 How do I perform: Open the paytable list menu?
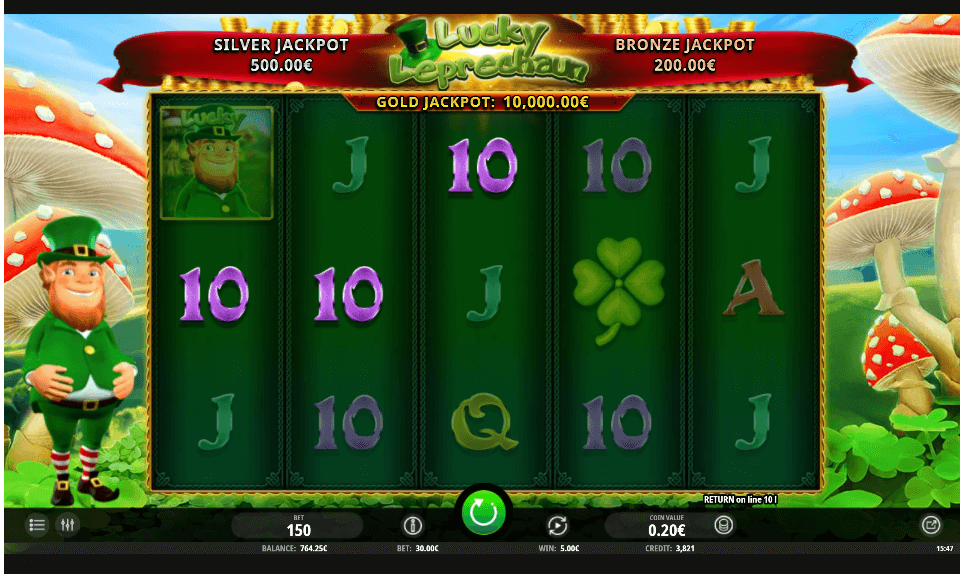pyautogui.click(x=37, y=524)
